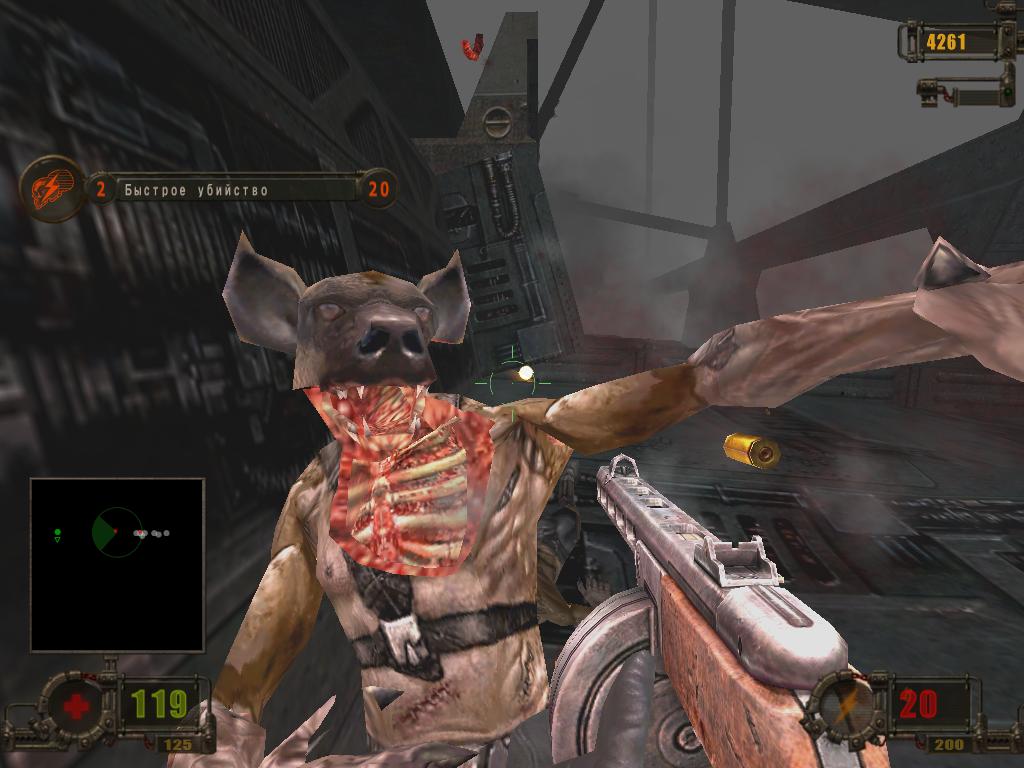Click the red cross health icon

pos(75,706)
